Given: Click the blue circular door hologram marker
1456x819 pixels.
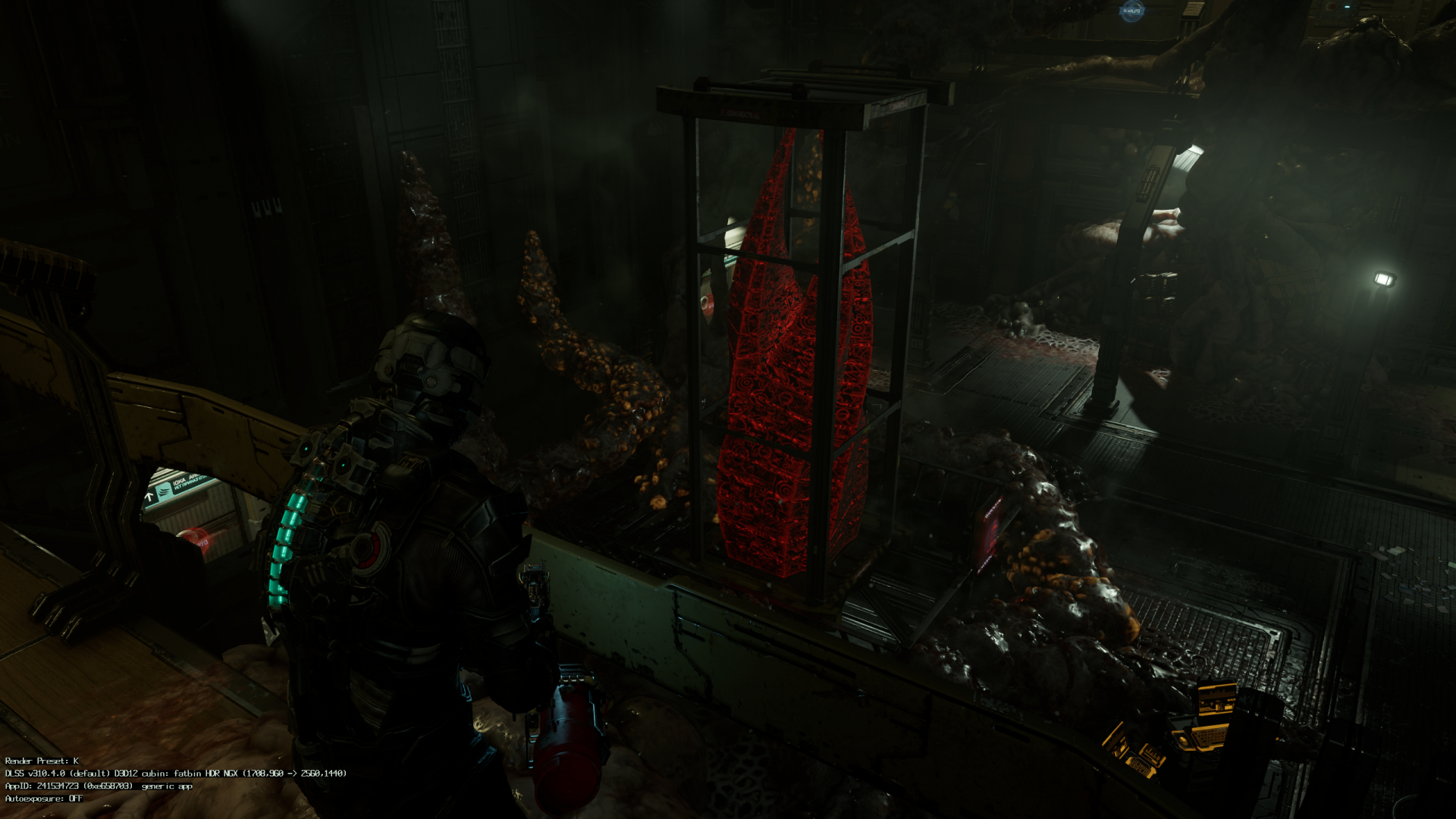Looking at the screenshot, I should coord(1131,11).
